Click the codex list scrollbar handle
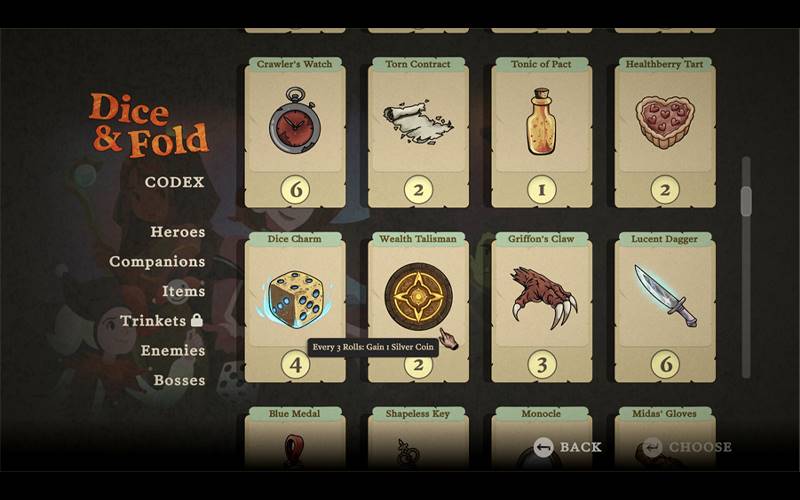800x500 pixels. (745, 201)
